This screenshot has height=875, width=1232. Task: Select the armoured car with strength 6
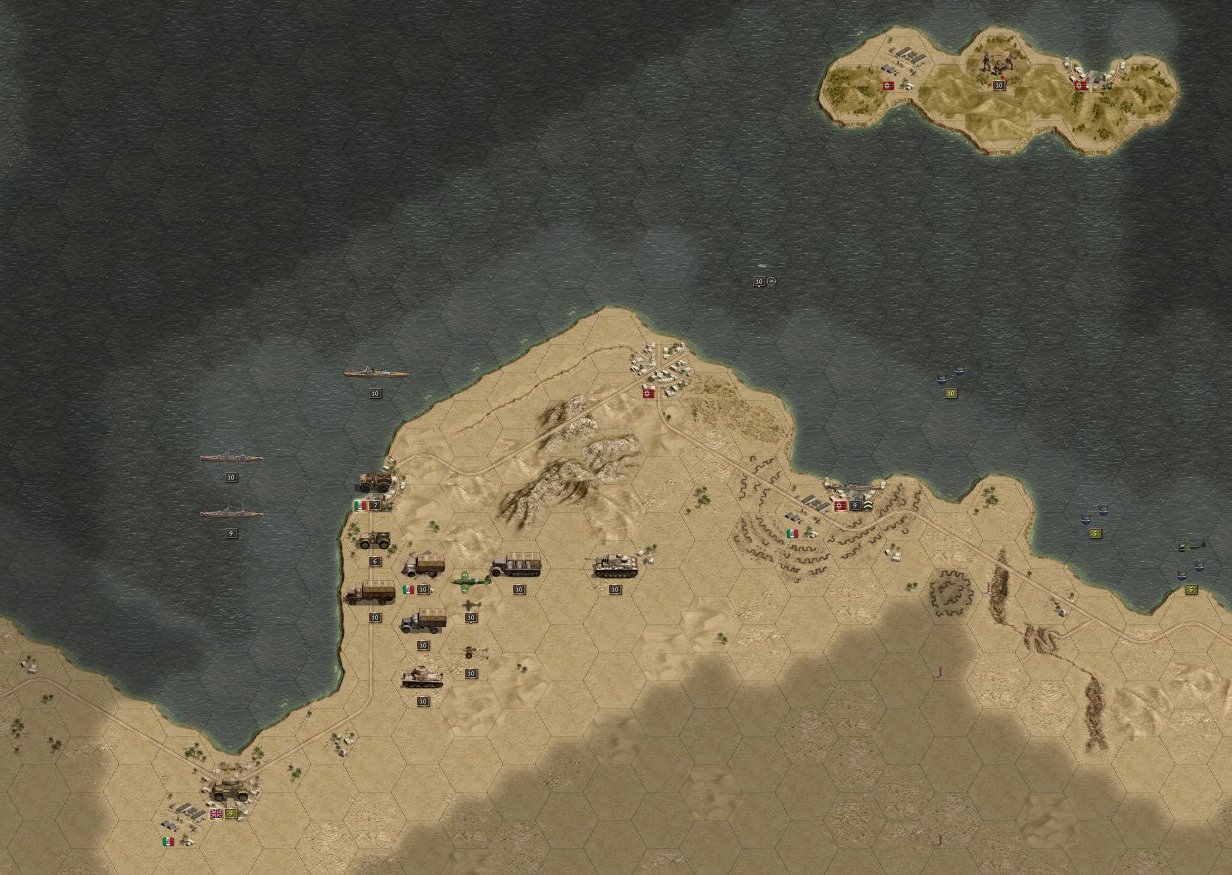point(375,540)
